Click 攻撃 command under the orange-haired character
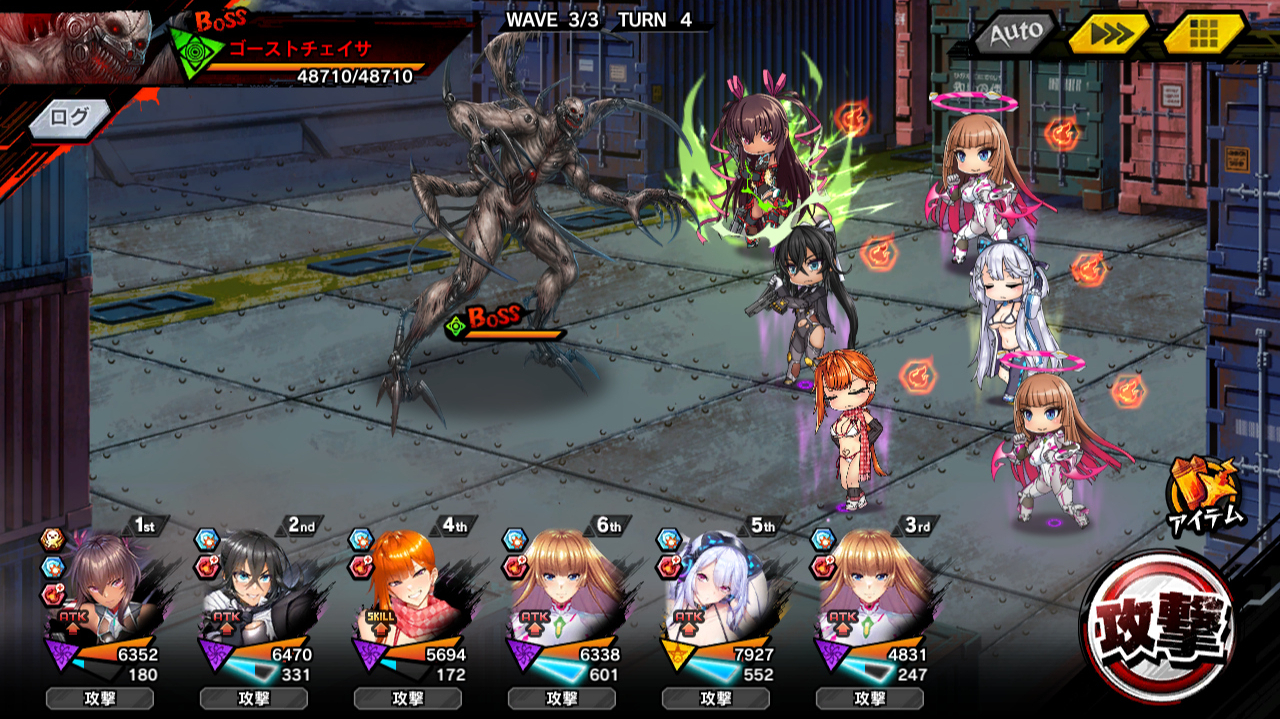1280x719 pixels. click(x=407, y=698)
